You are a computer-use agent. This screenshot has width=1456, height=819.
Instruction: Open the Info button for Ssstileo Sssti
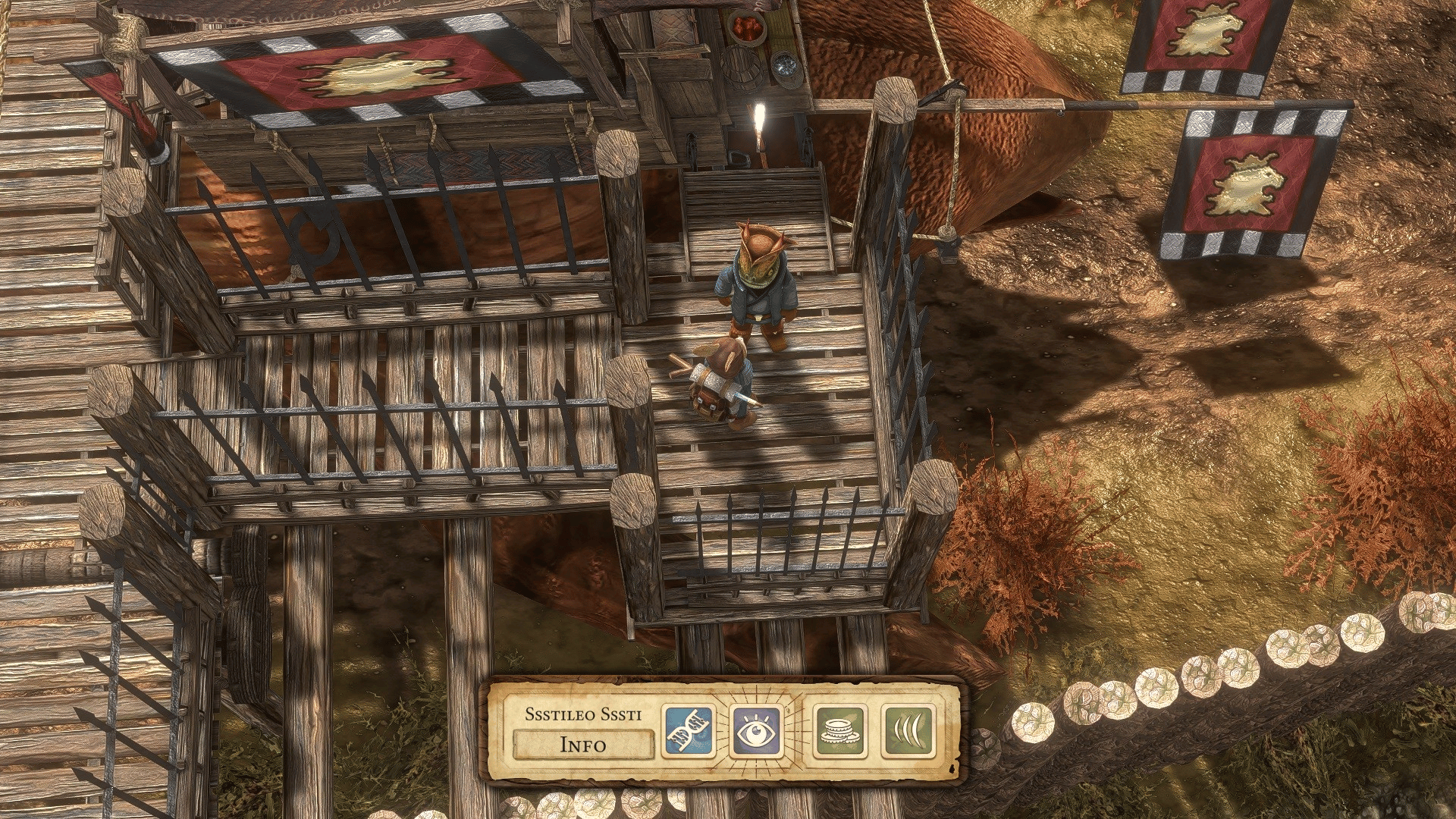[x=583, y=744]
